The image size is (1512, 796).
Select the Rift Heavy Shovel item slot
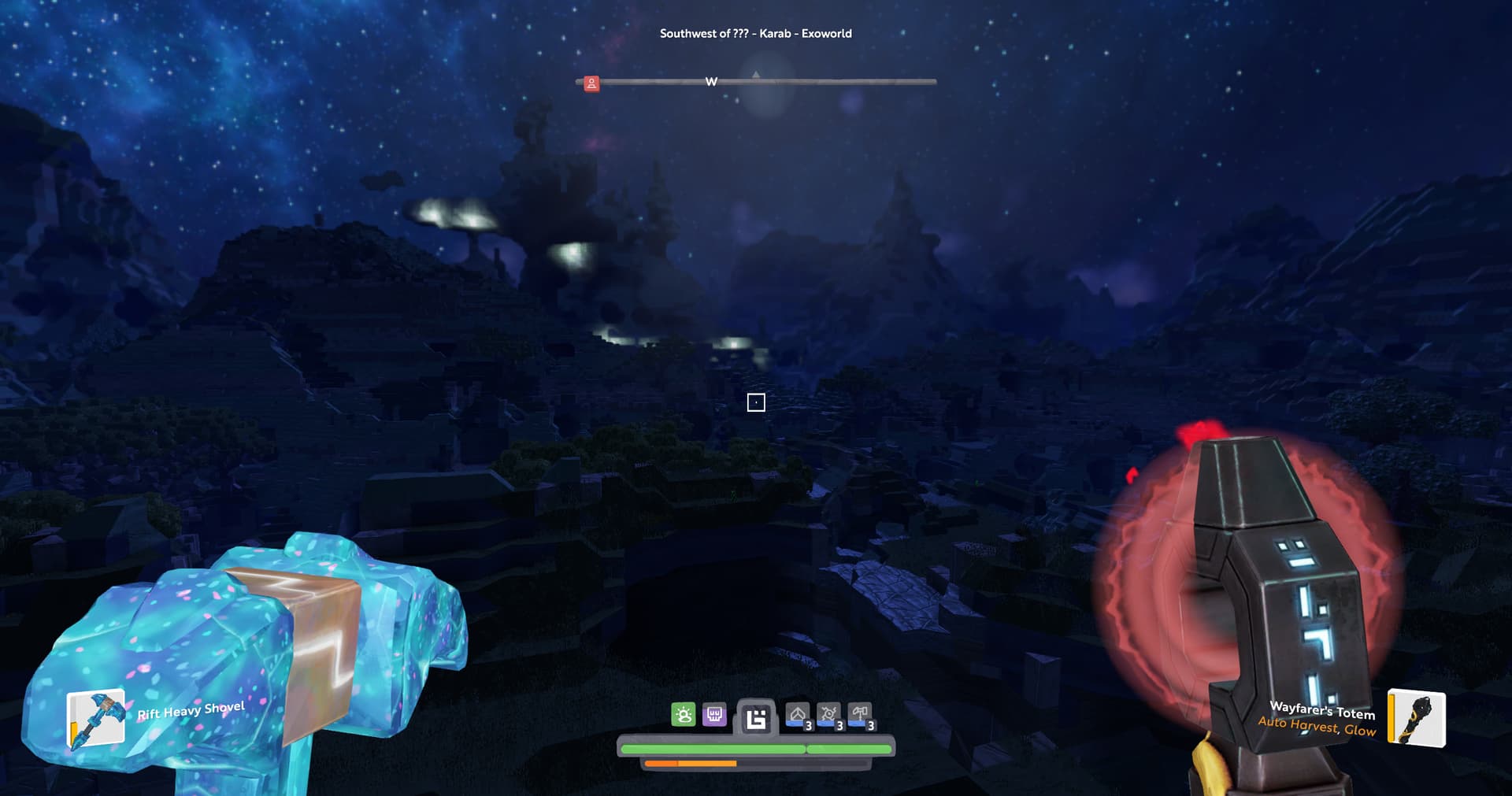click(x=96, y=717)
